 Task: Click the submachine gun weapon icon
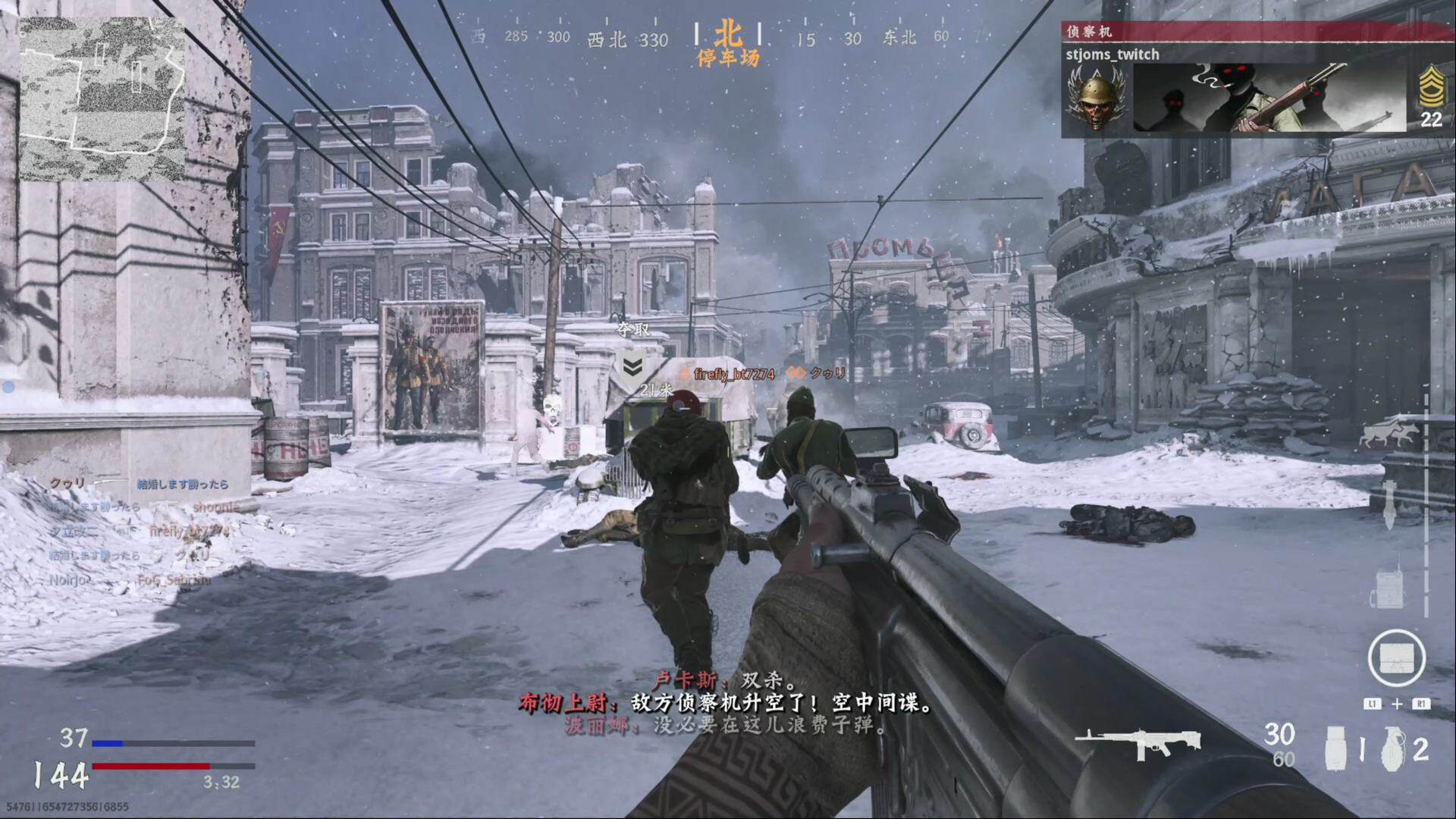pyautogui.click(x=1137, y=742)
